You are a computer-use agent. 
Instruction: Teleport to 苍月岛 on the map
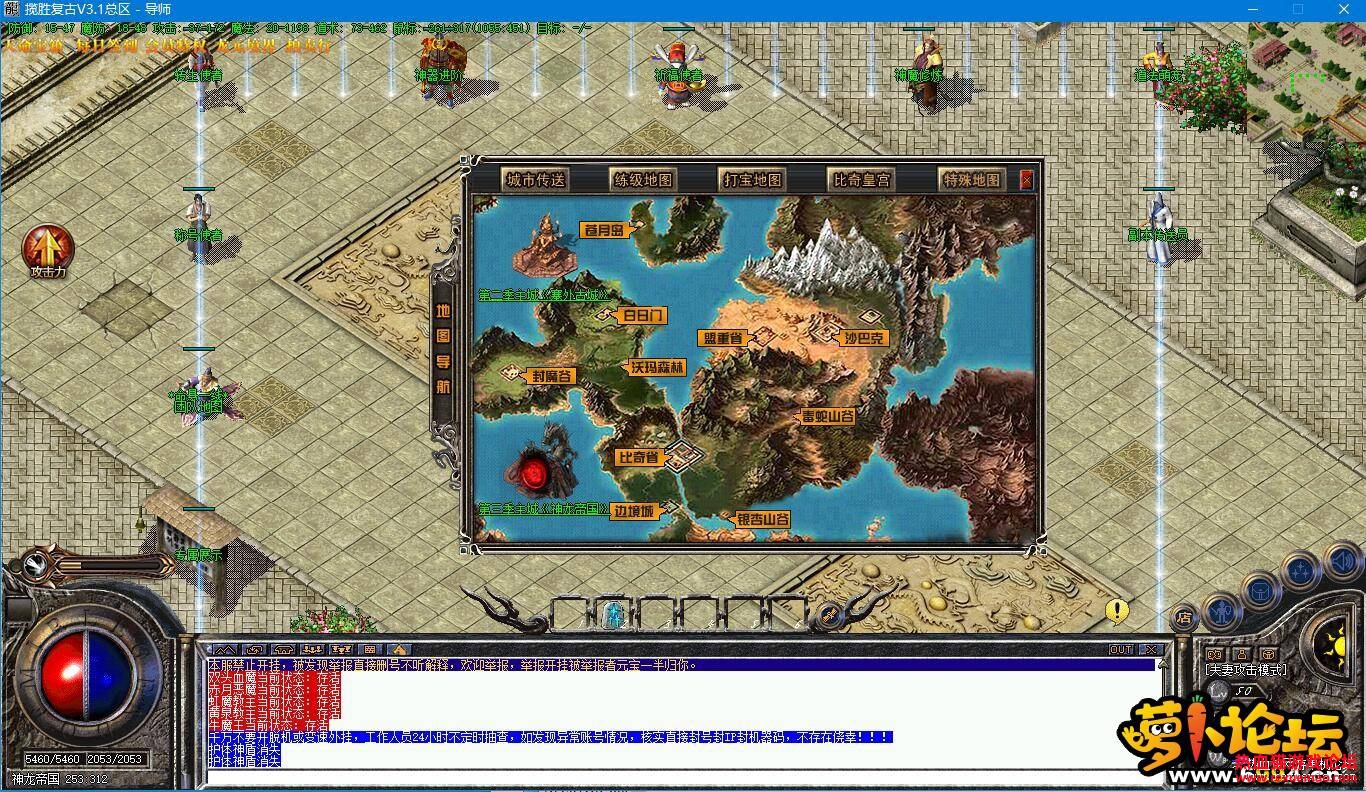click(x=609, y=230)
